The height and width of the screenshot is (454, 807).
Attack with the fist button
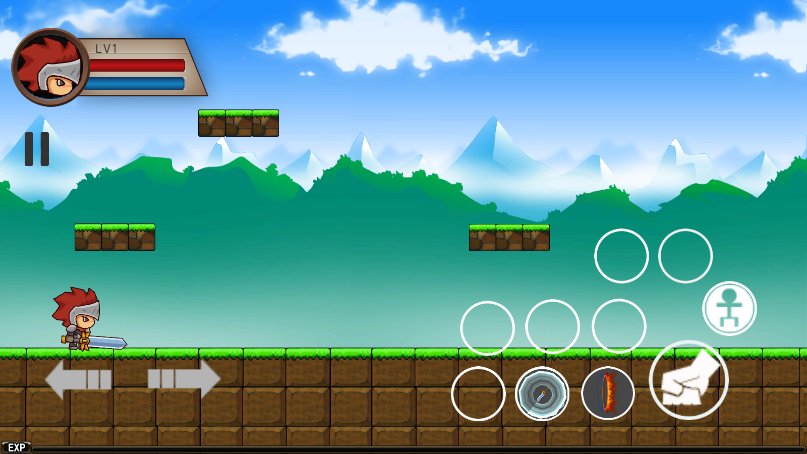point(688,380)
